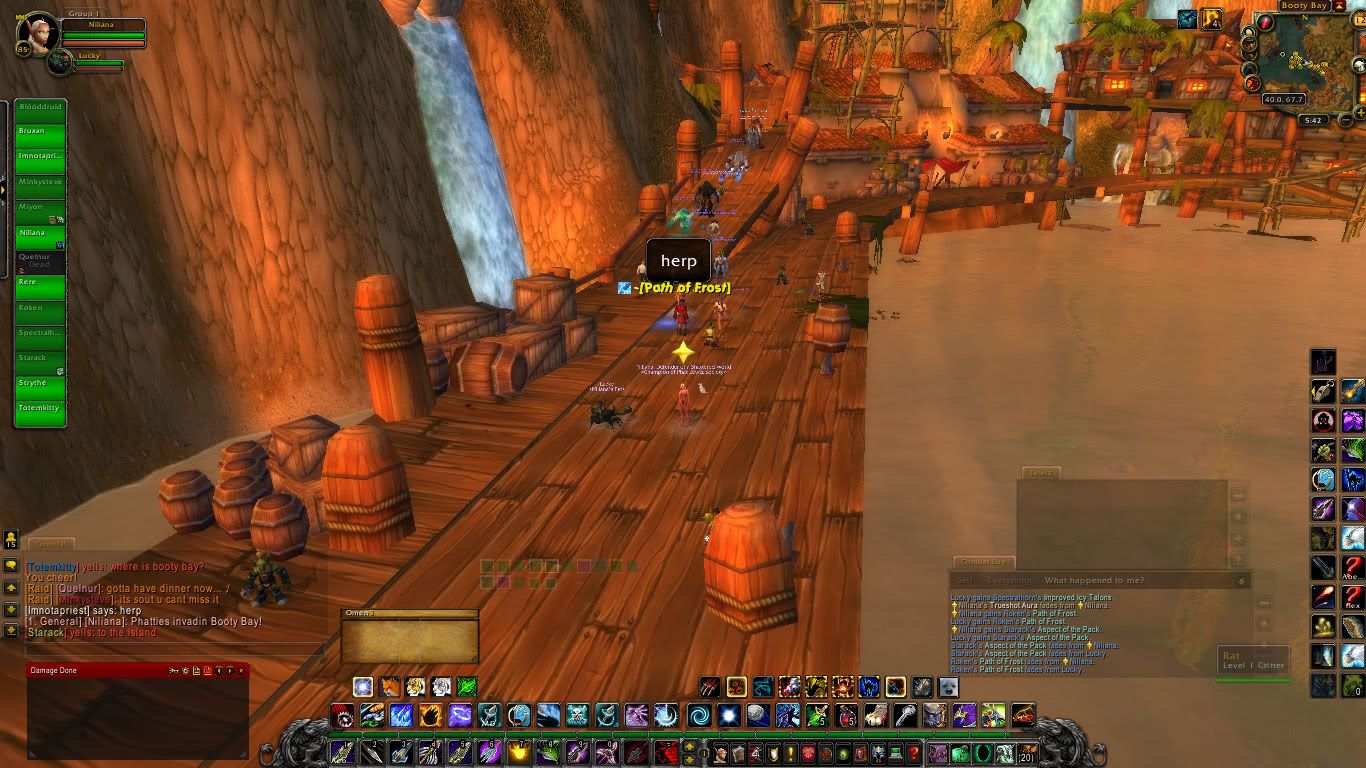
Task: Click the numbered buff icon beside the minimap
Action: click(x=1213, y=18)
